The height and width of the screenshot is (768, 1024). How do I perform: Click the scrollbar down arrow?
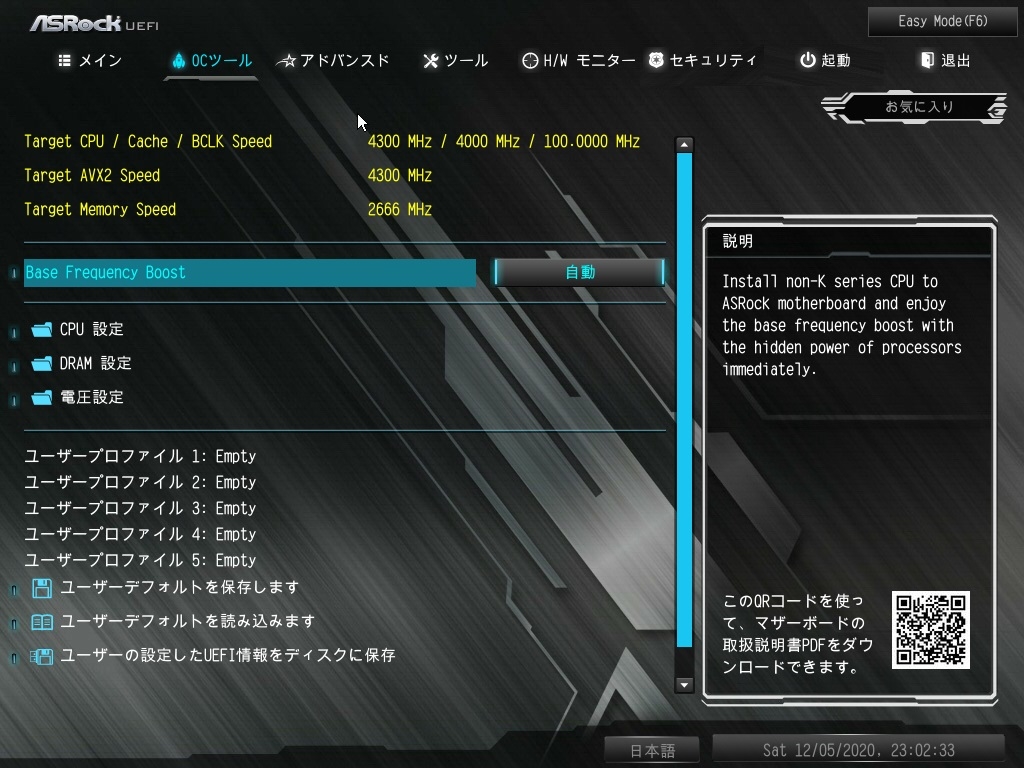[685, 685]
